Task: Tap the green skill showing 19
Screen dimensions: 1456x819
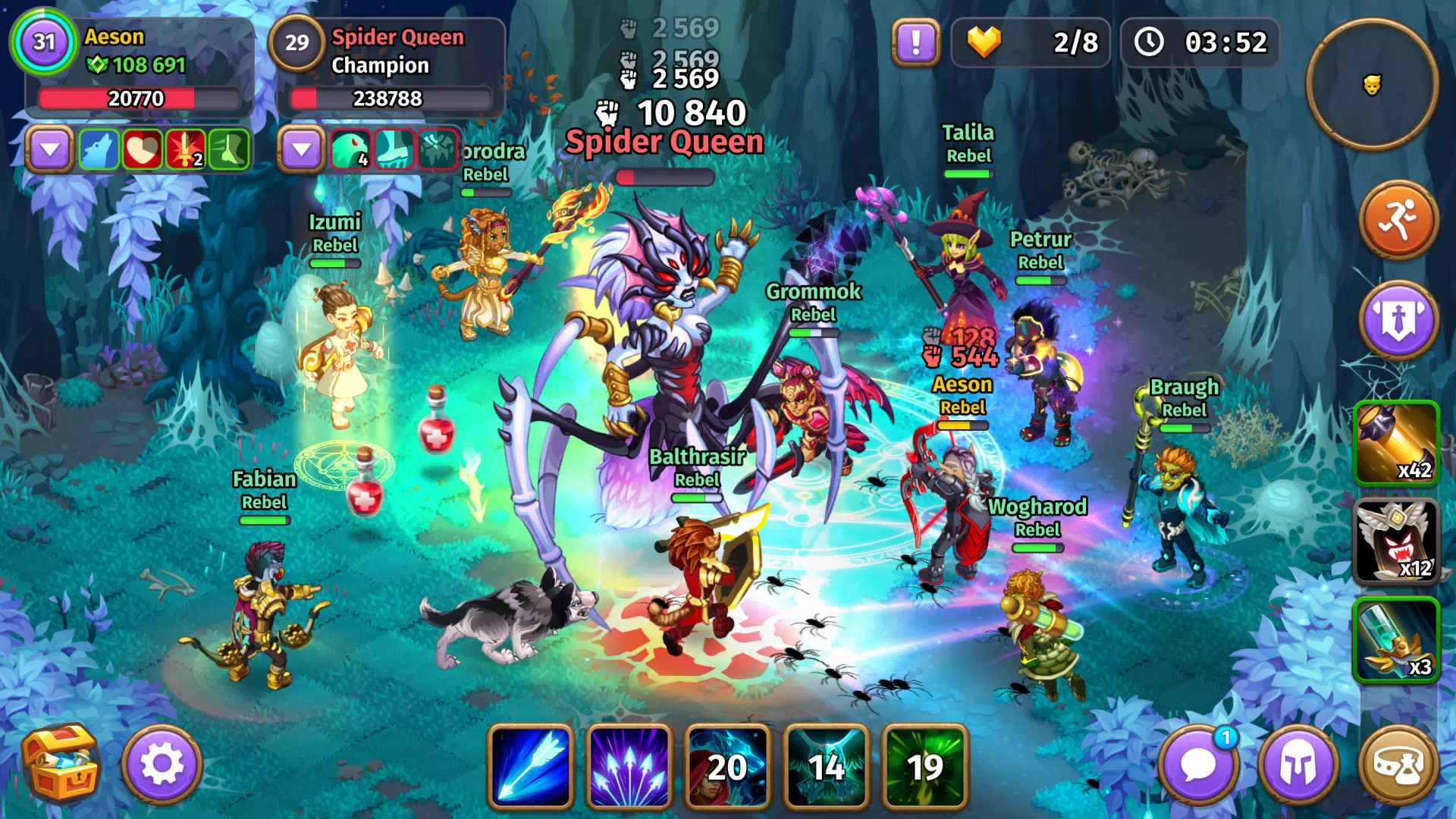Action: tap(925, 766)
